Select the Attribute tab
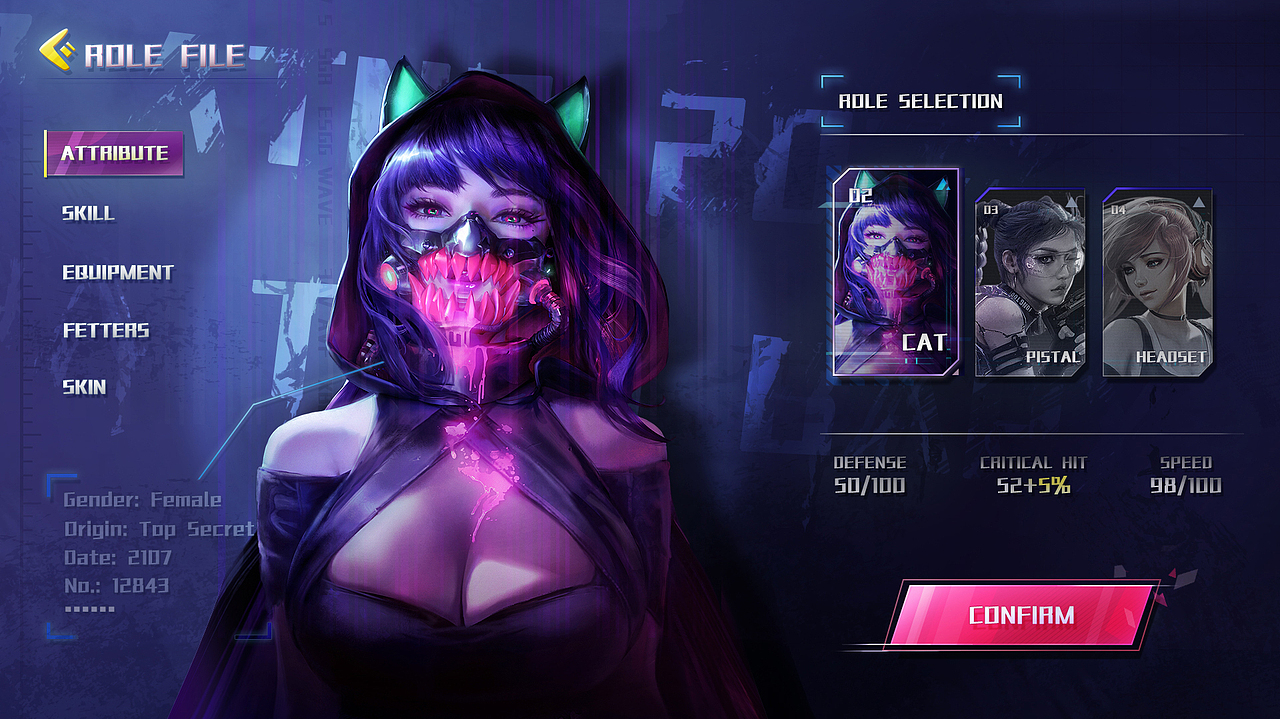The width and height of the screenshot is (1280, 719). point(114,154)
